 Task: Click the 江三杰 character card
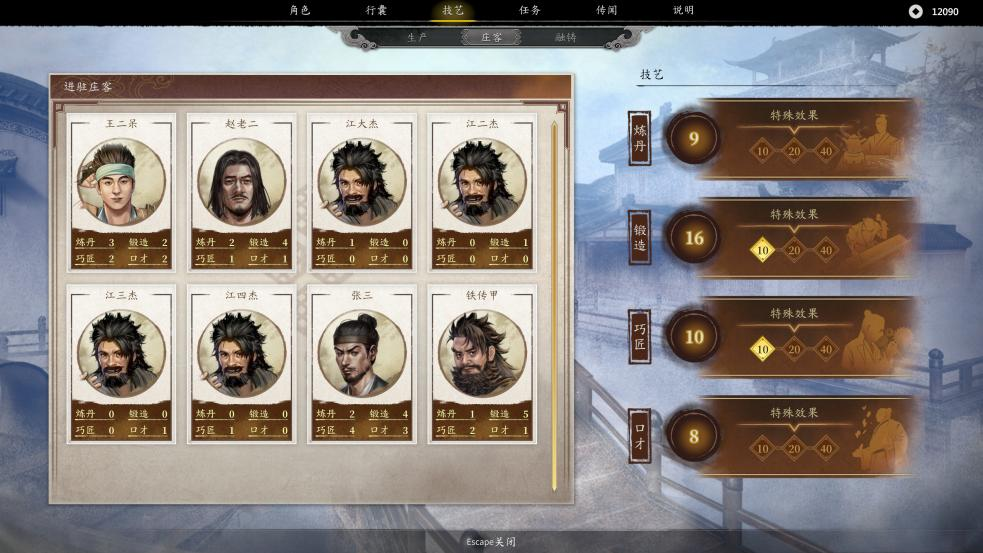coord(122,364)
